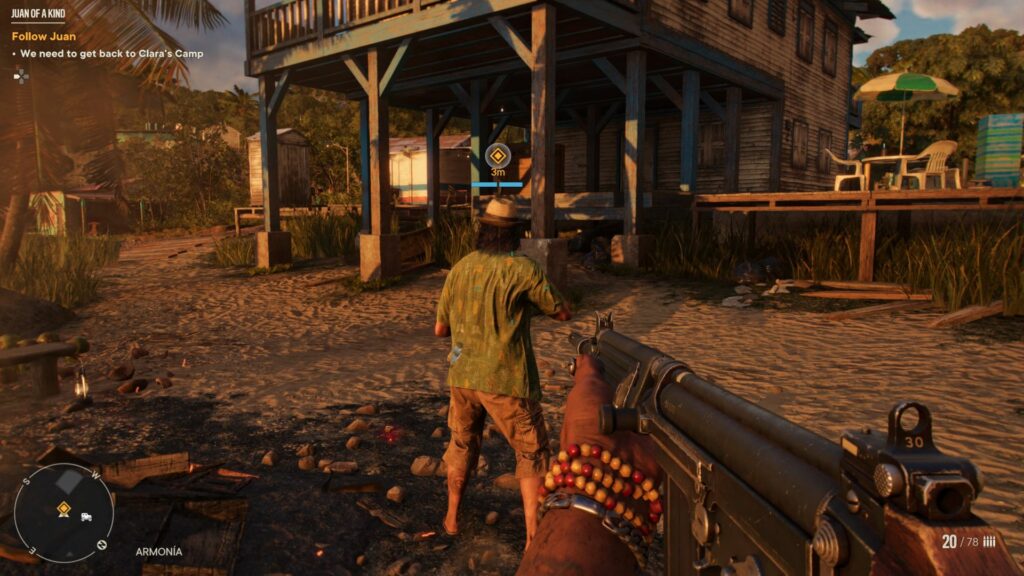Screen dimensions: 1024x576
Task: Click the yellow waypoint marker above Juan
Action: coord(497,155)
